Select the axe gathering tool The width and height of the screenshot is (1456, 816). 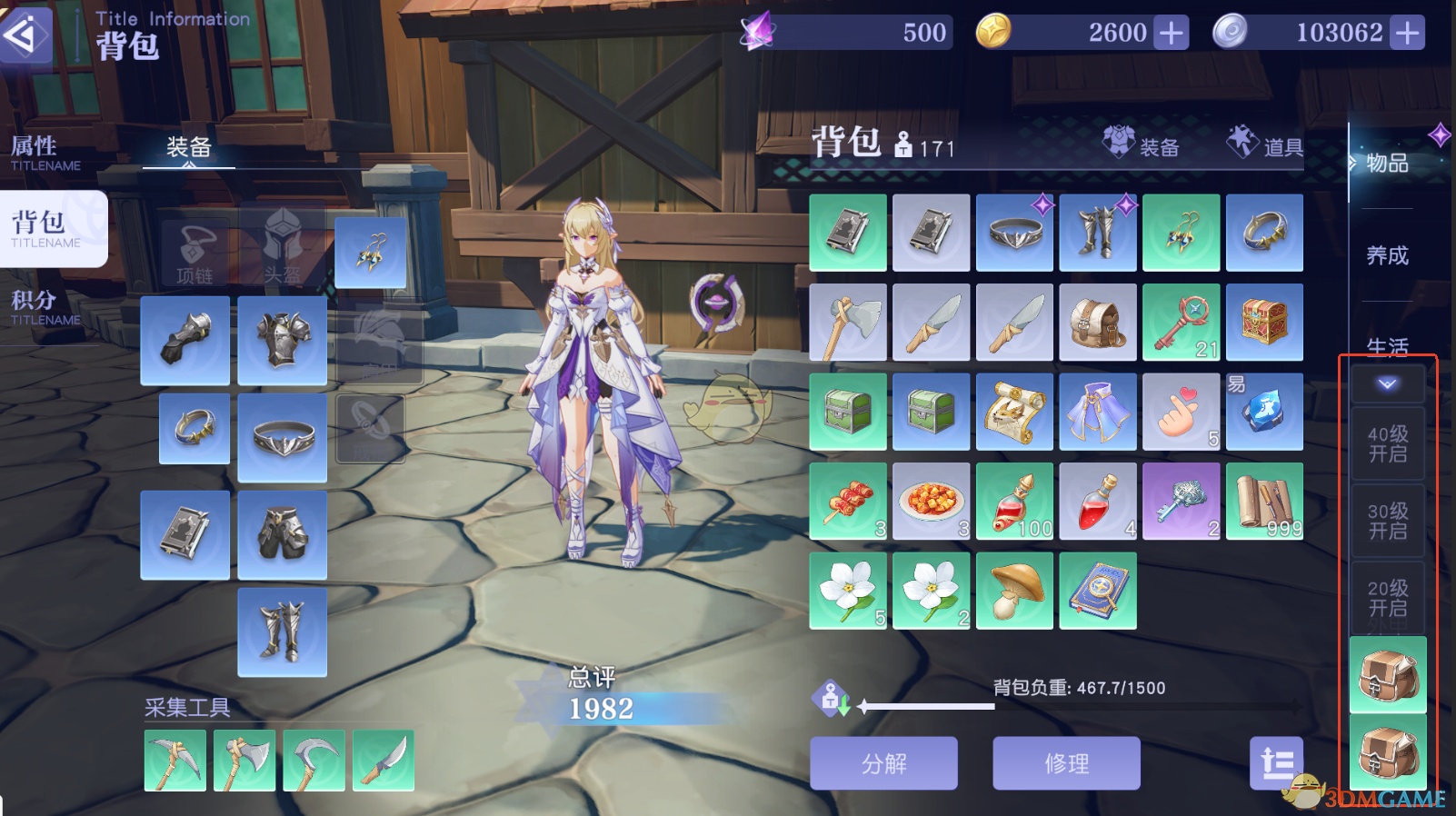tap(244, 760)
